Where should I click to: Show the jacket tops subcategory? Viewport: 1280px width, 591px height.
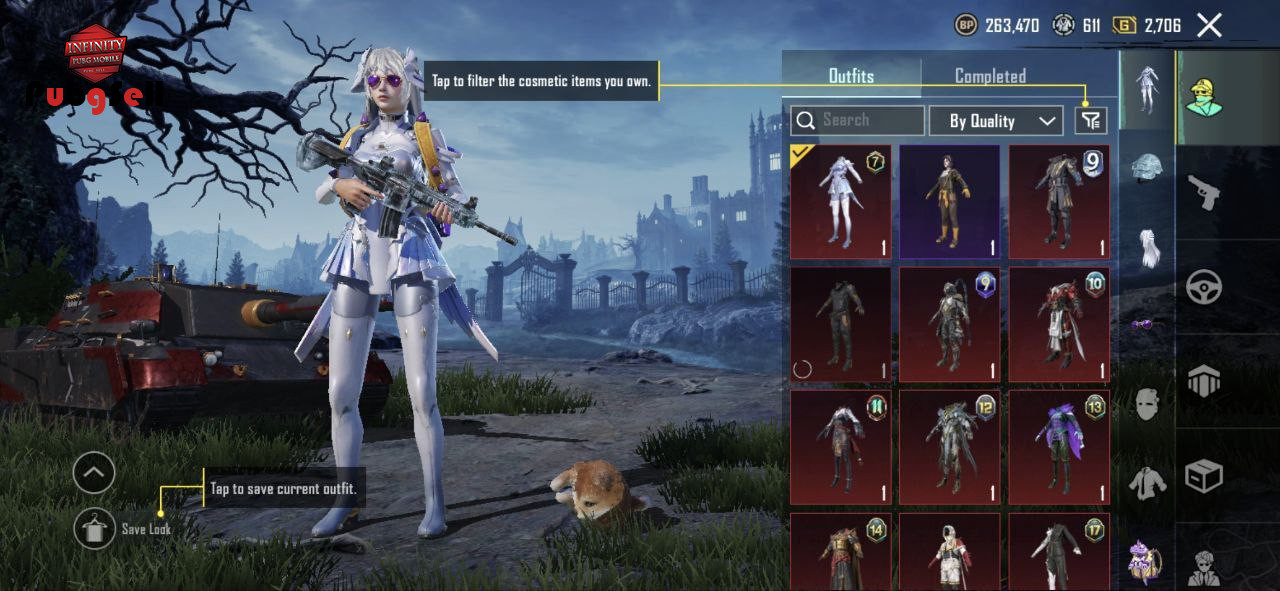coord(1147,484)
